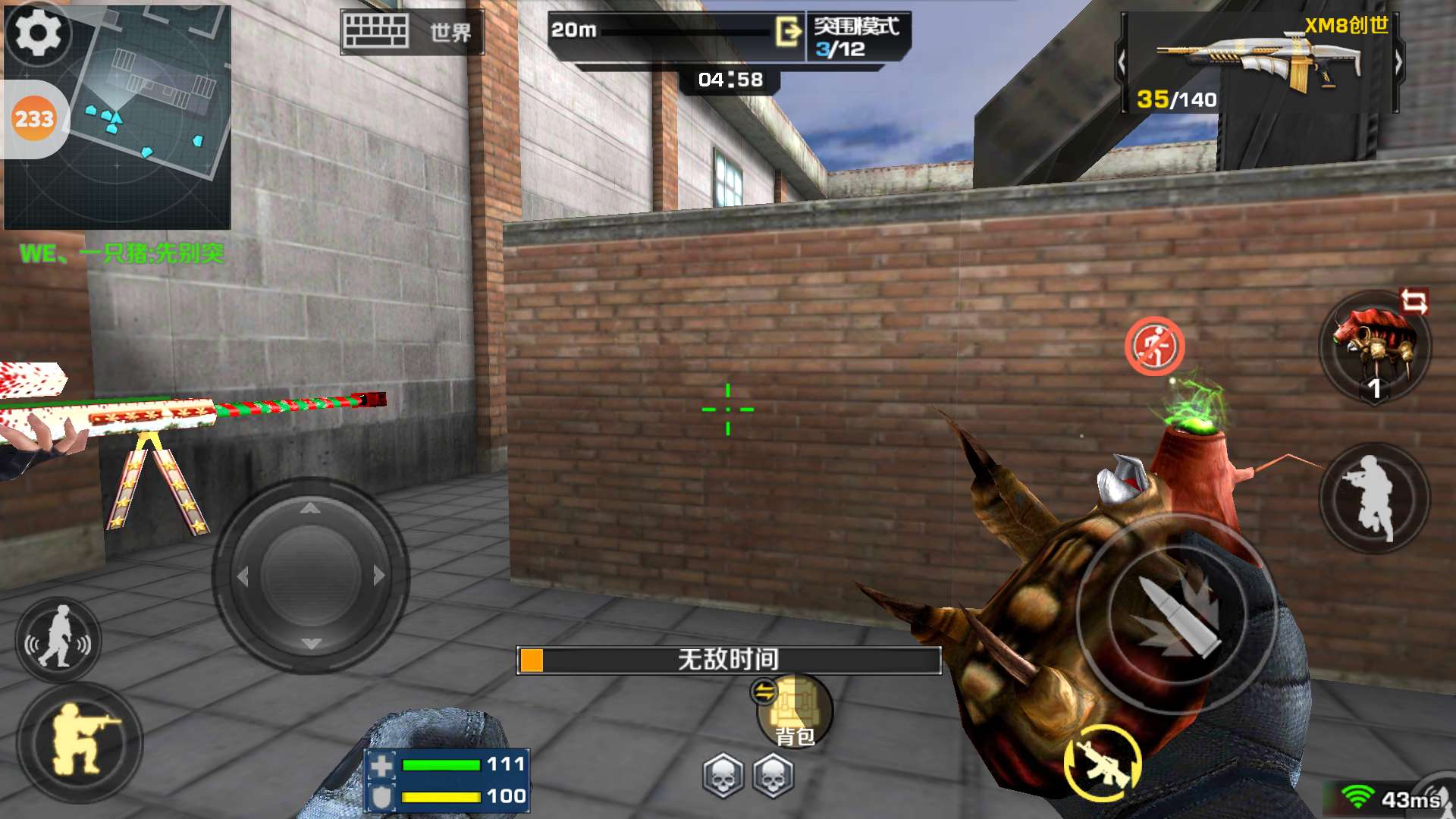Open the 背包 backpack
Screen dimensions: 1456x819
[794, 713]
